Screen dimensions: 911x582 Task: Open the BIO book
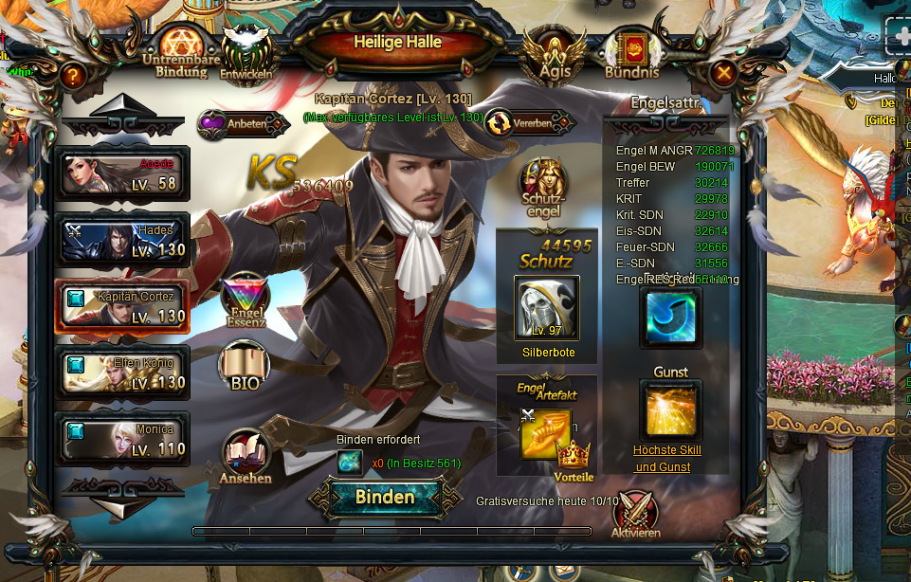pos(244,366)
